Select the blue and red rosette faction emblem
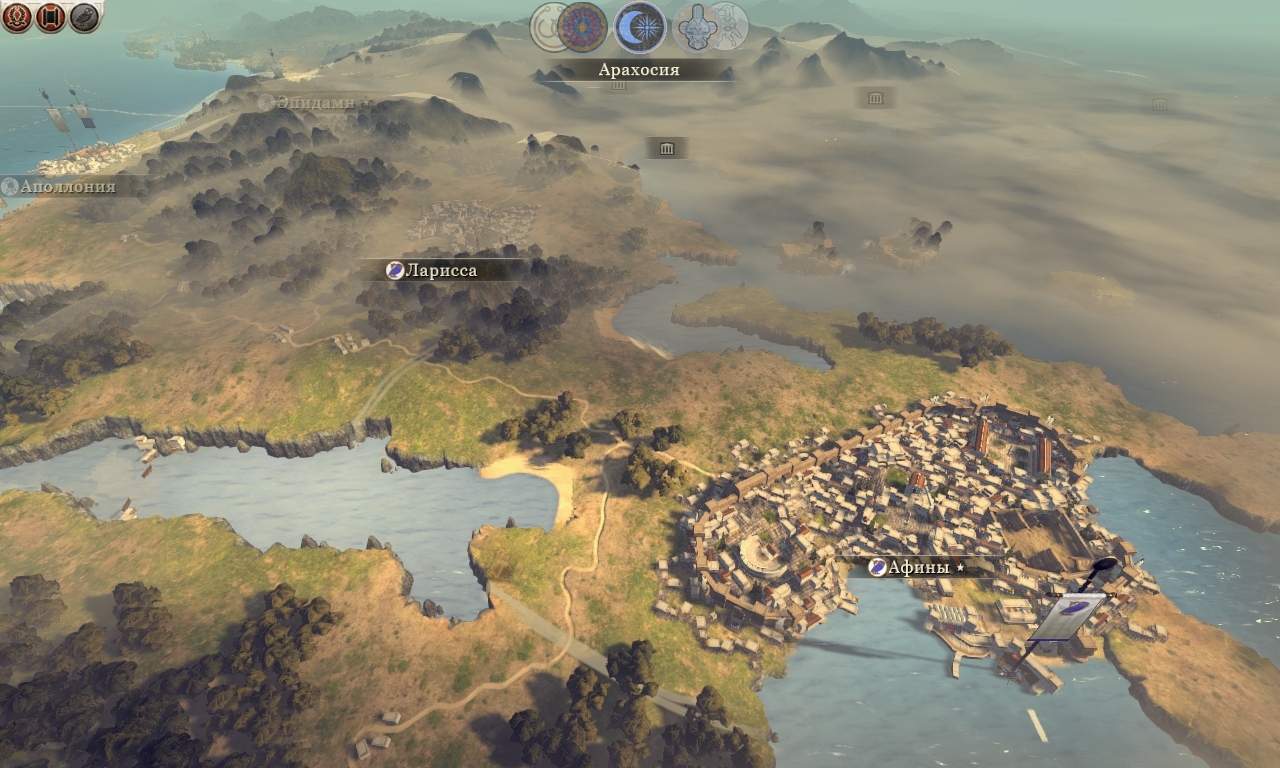1280x768 pixels. [x=583, y=26]
